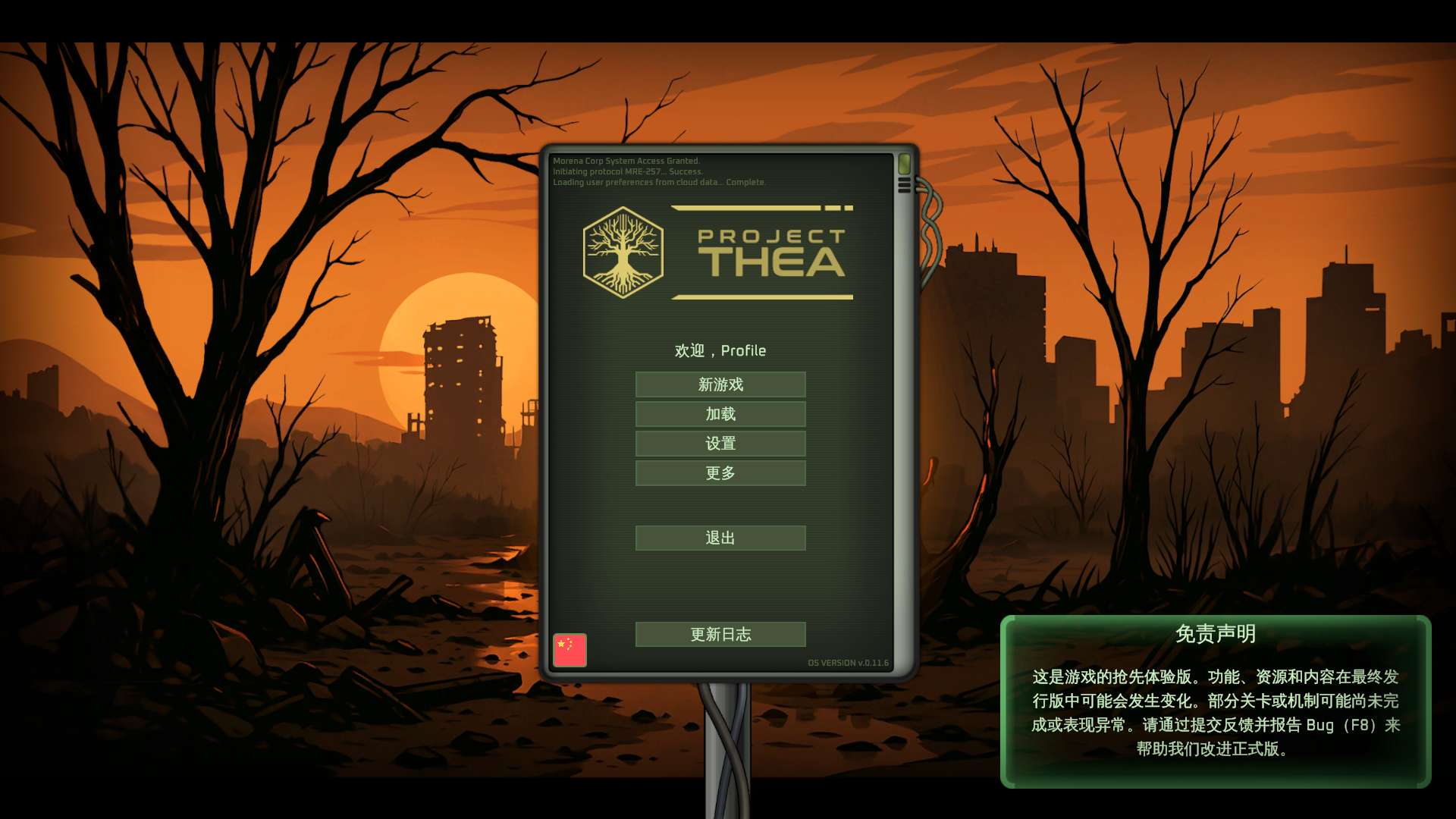Expand the 更多 (More) menu
Viewport: 1456px width, 819px height.
720,473
